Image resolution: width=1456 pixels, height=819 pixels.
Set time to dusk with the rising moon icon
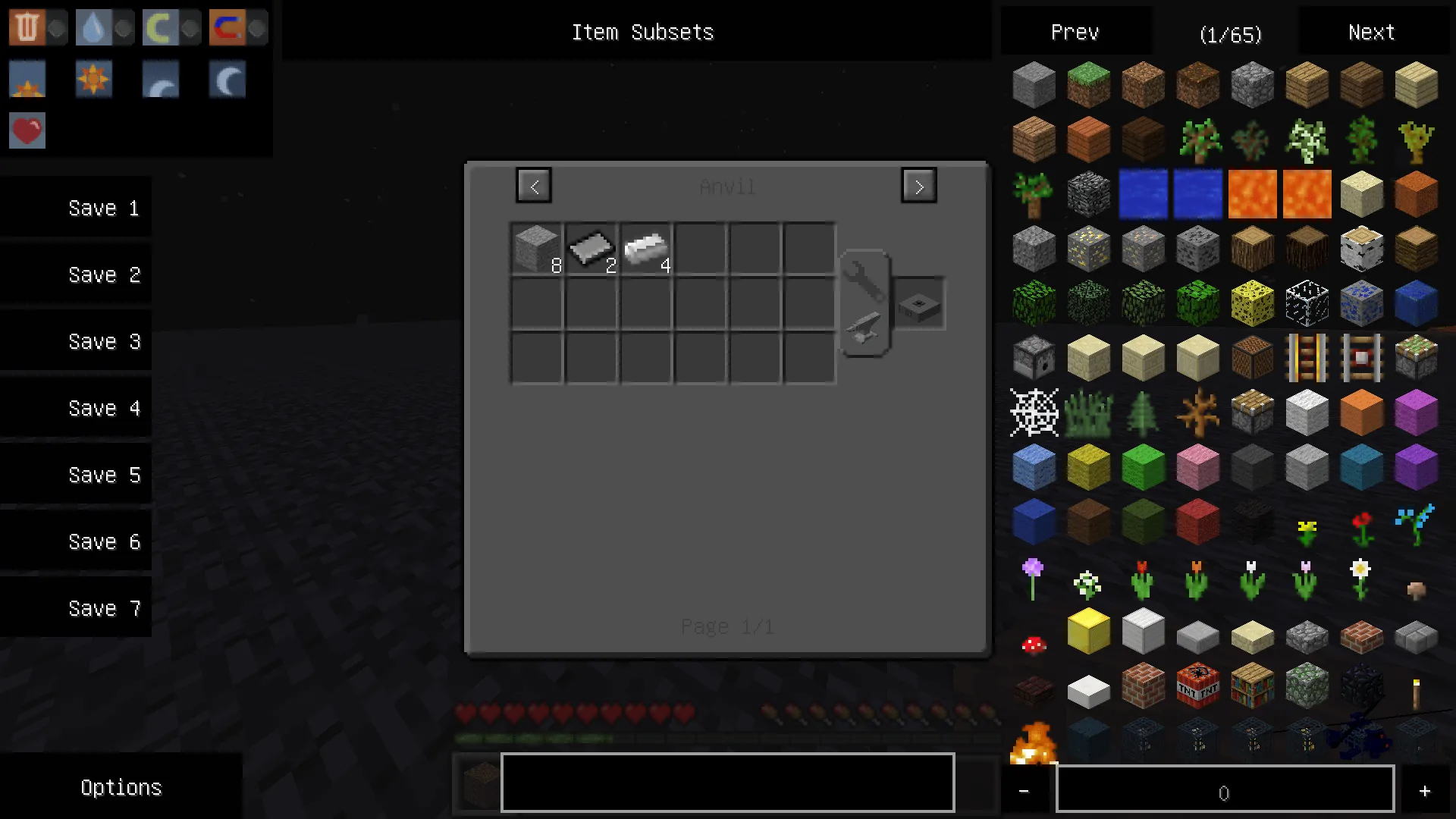[160, 79]
